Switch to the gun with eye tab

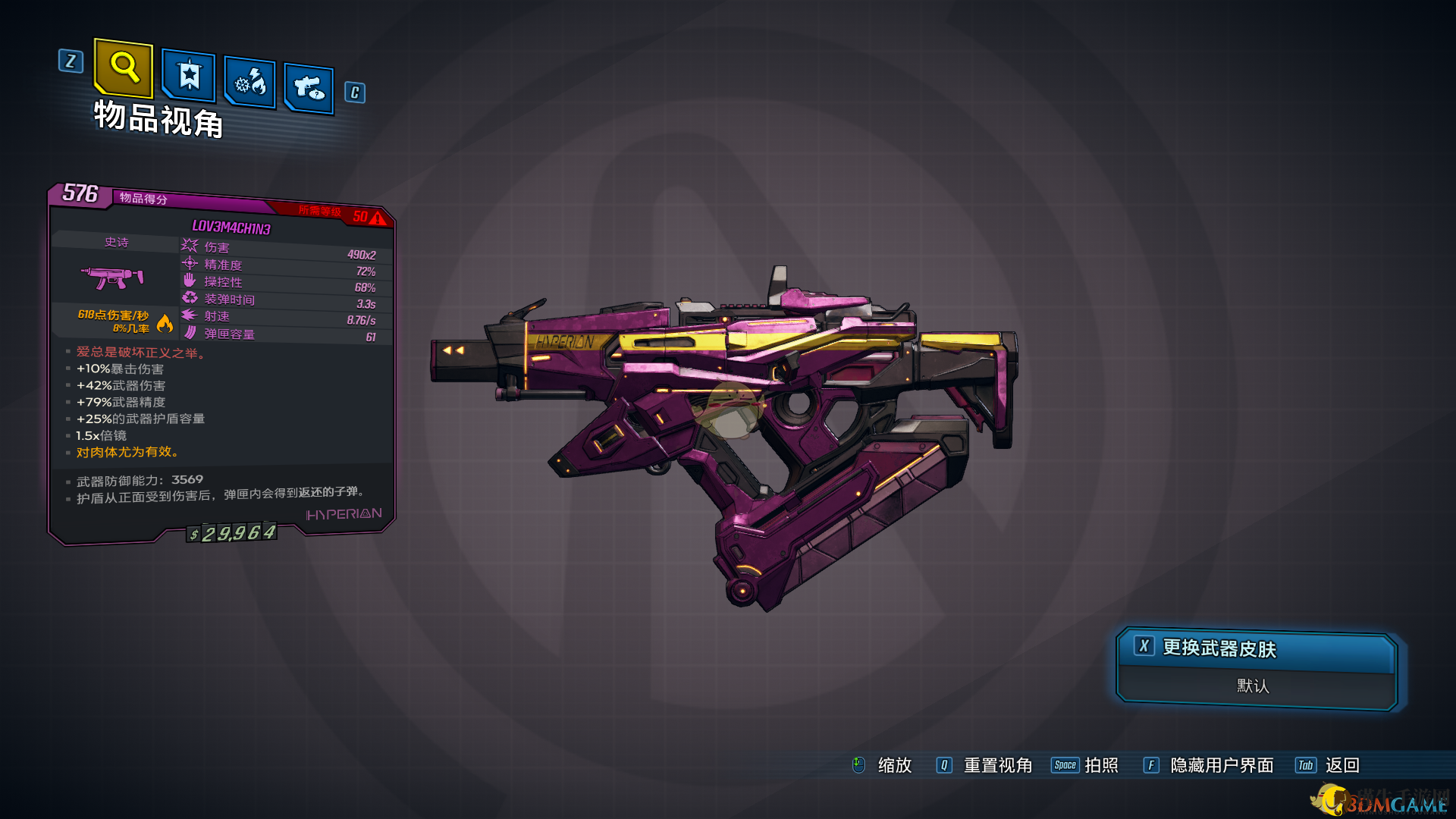309,89
